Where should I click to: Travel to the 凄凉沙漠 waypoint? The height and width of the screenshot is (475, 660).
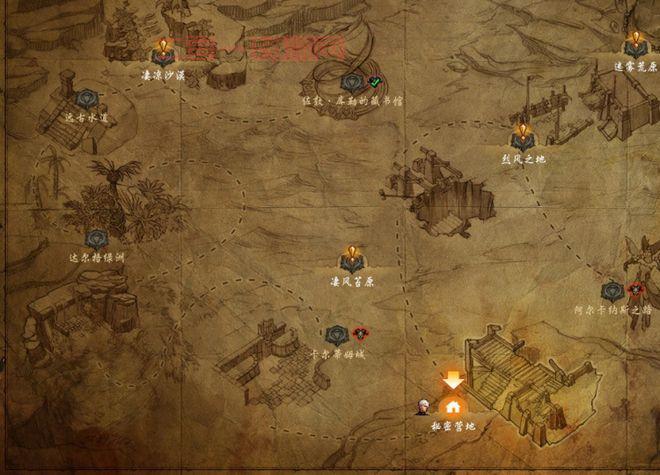coord(162,54)
